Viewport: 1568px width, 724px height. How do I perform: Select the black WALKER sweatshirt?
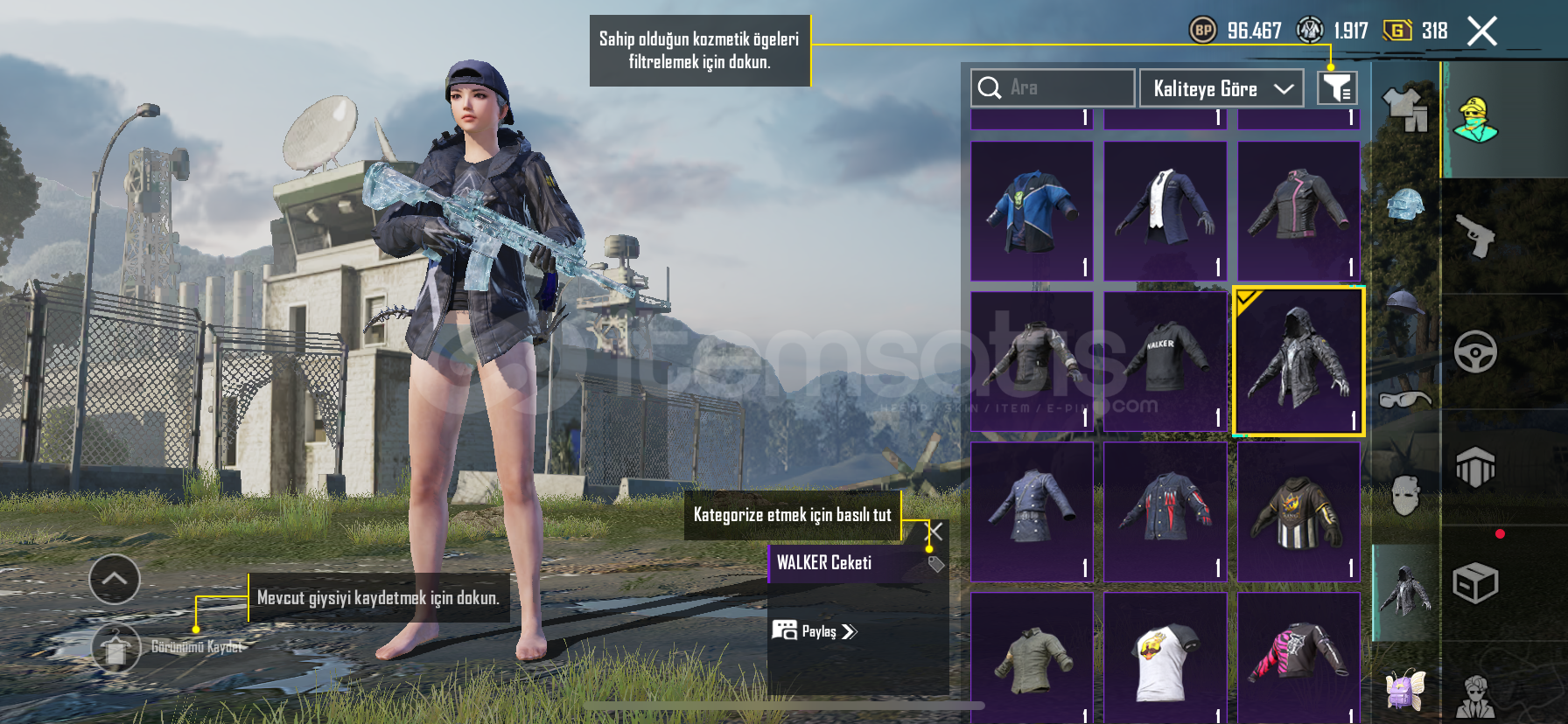[x=1165, y=361]
